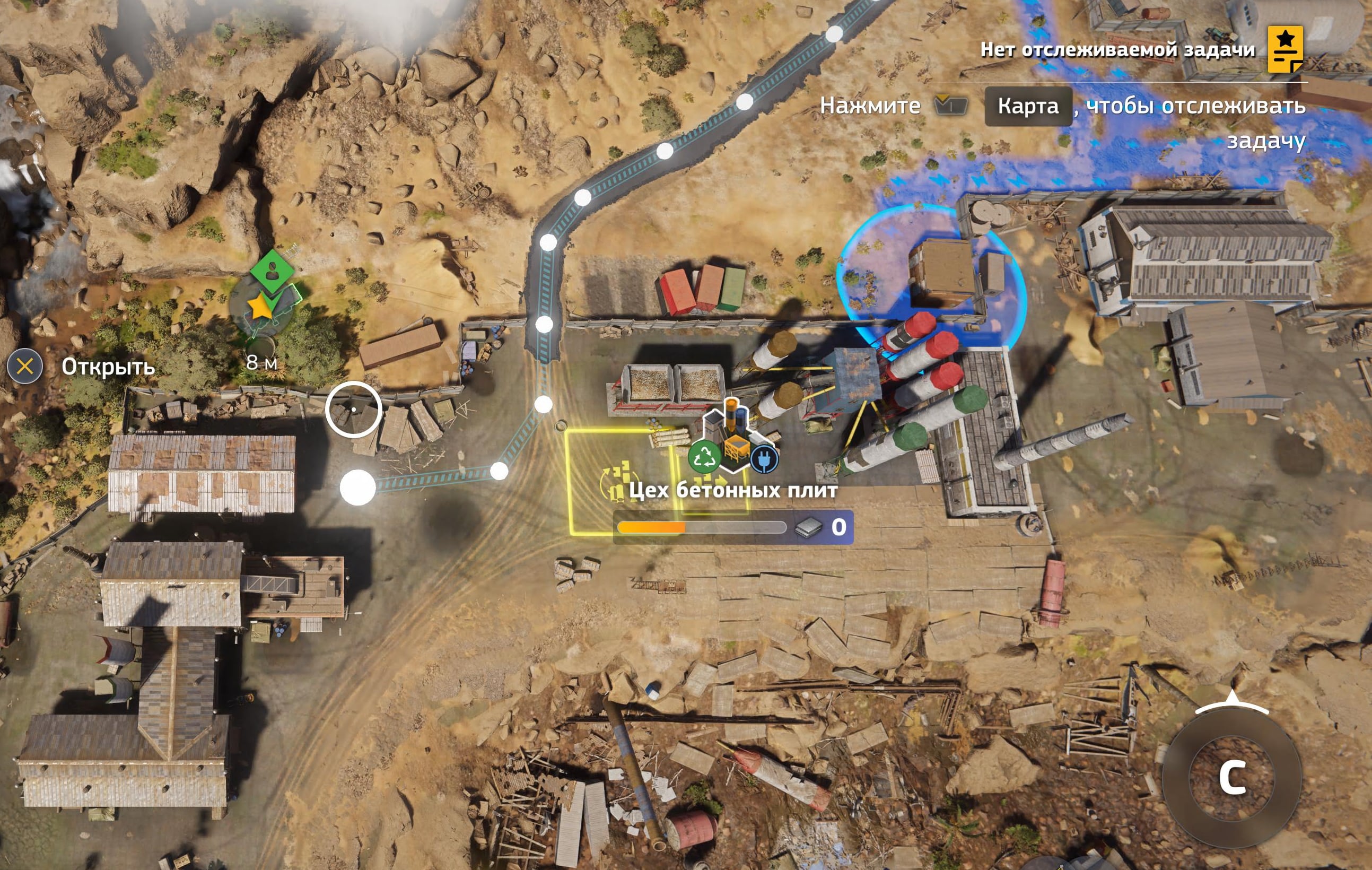Click the green recycling marker

tap(705, 457)
